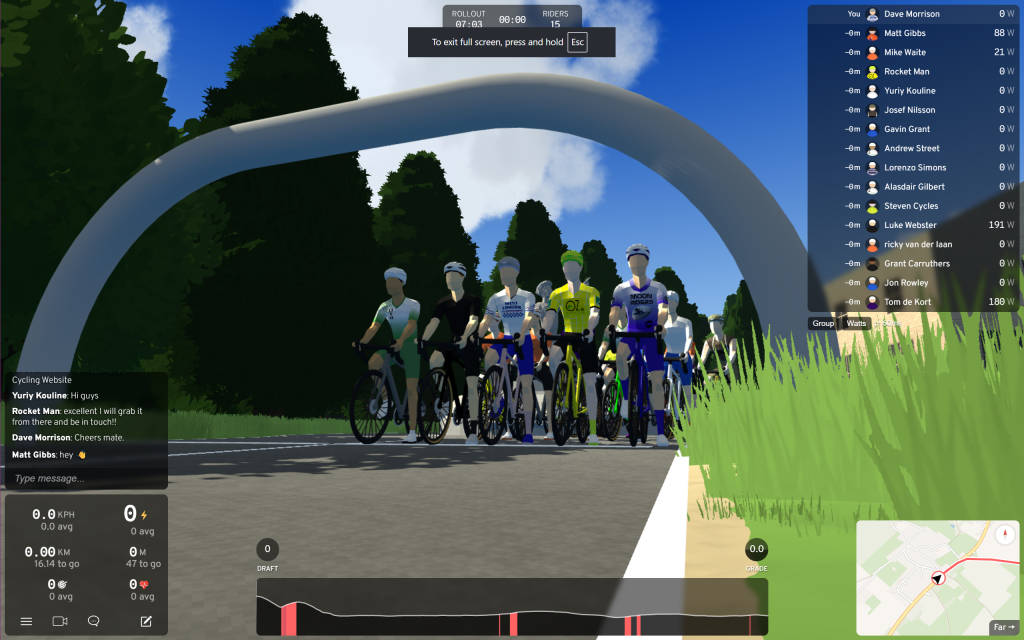Toggle the chat bubble icon
Viewport: 1024px width, 640px height.
(94, 621)
